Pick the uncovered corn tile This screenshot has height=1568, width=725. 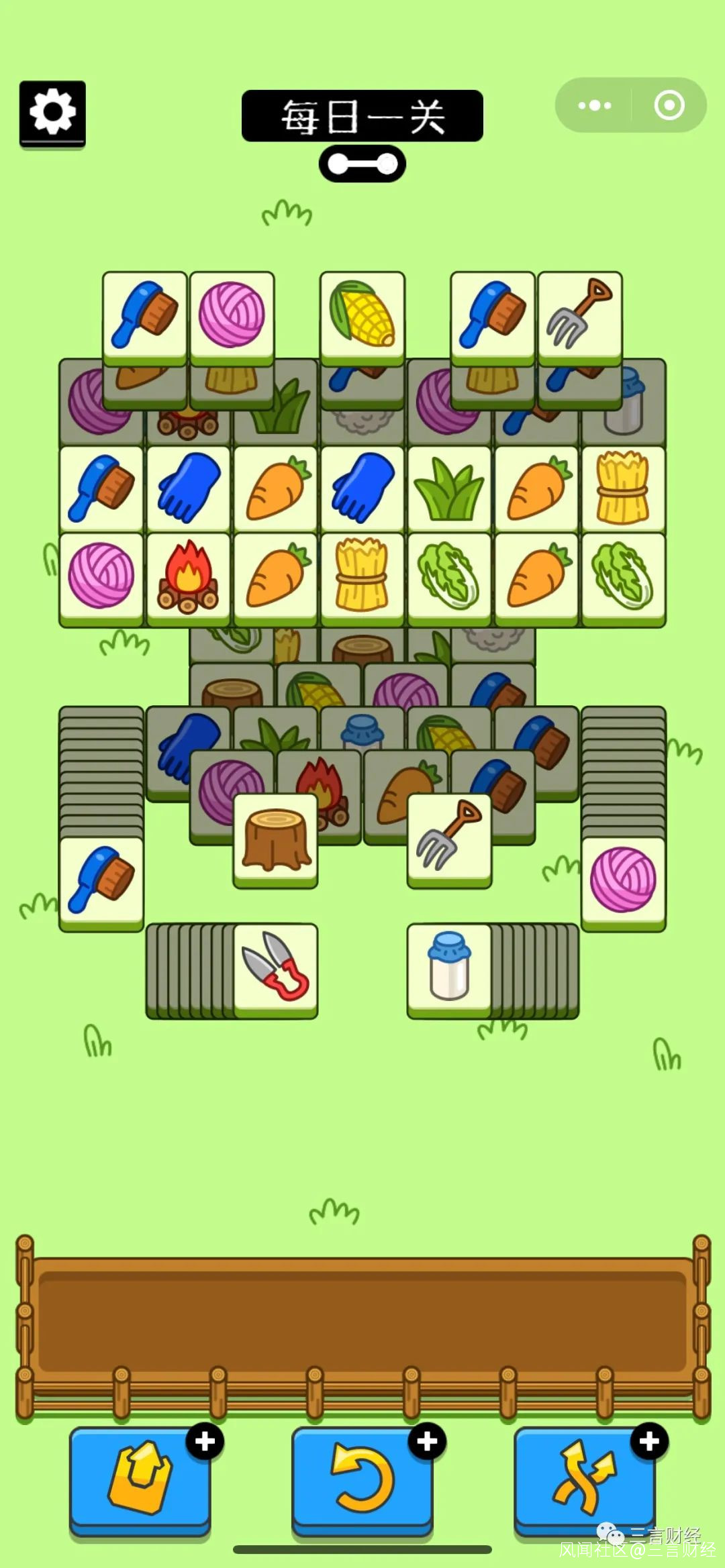coord(362,315)
